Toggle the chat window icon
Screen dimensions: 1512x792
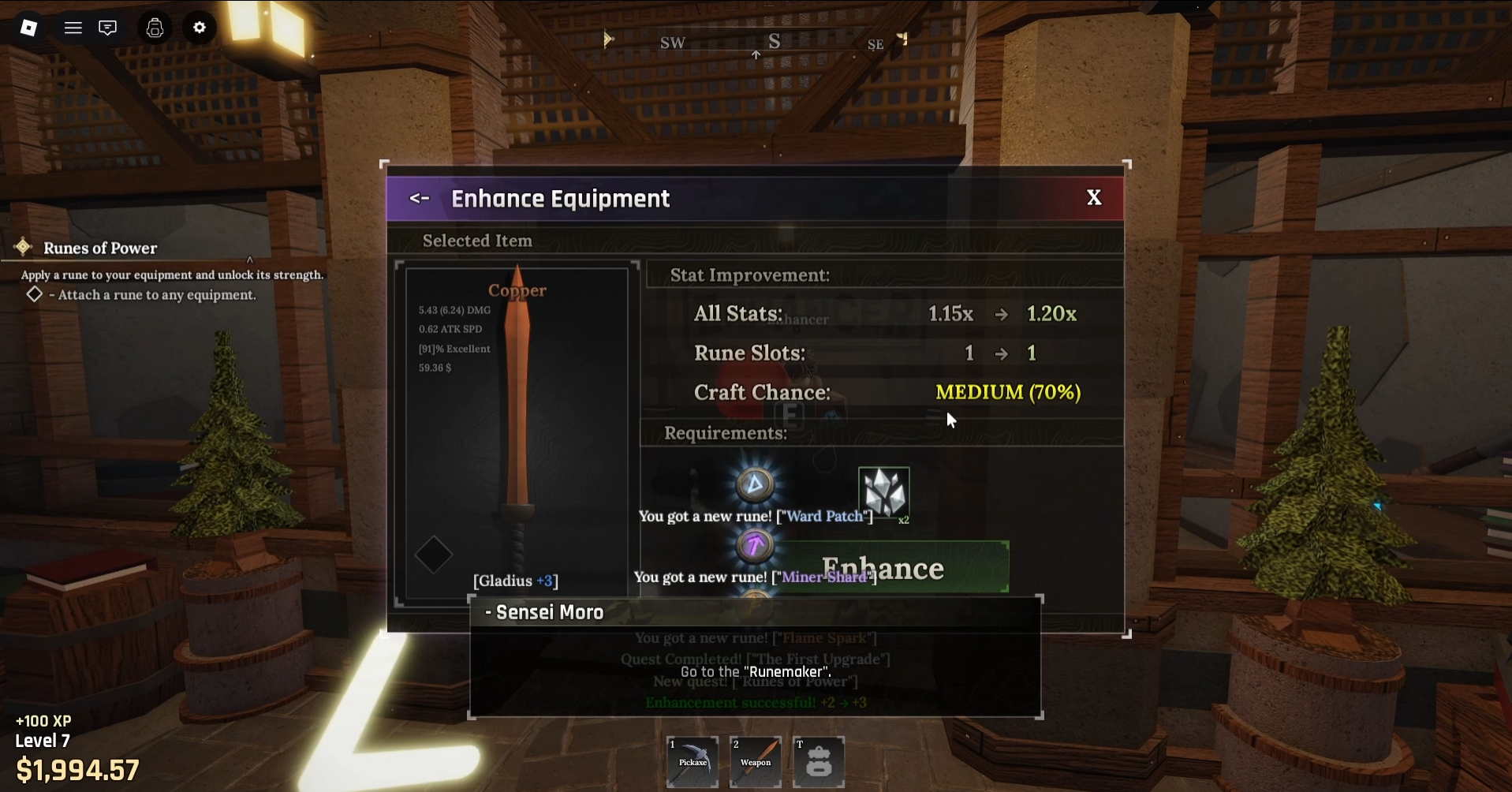click(107, 28)
